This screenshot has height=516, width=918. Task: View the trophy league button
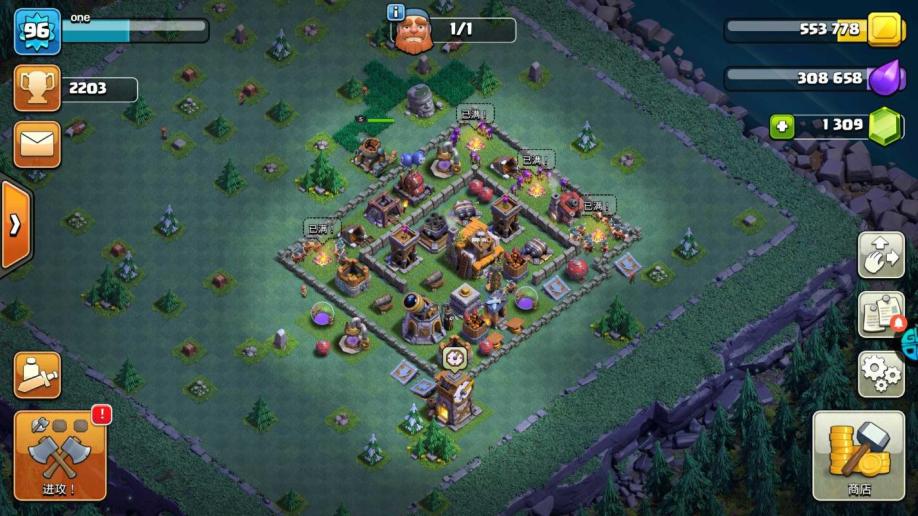coord(37,89)
